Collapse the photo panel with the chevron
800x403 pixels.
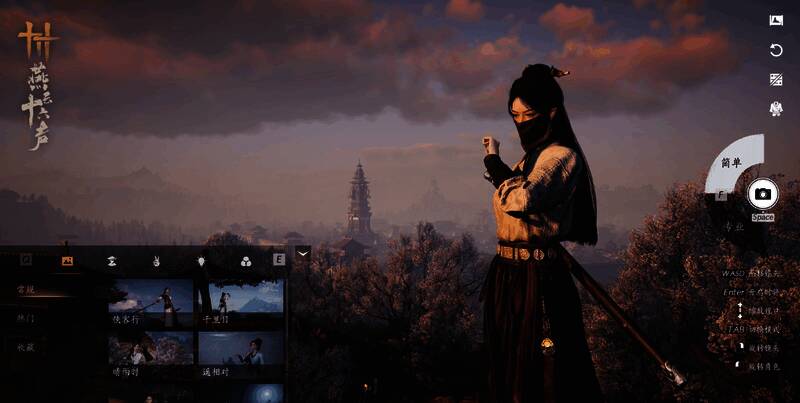(303, 254)
